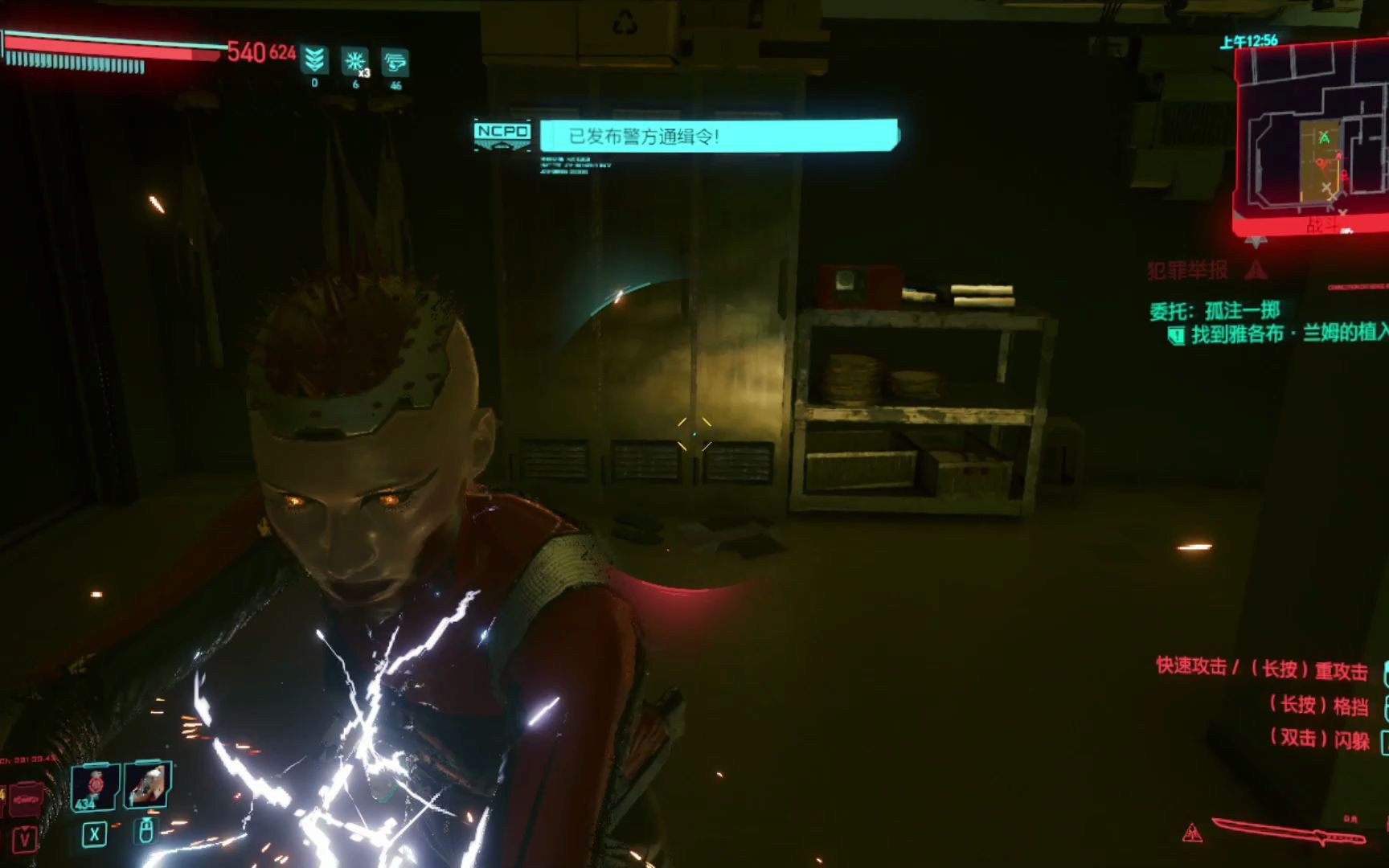Click the pistol status effect icon

click(395, 62)
